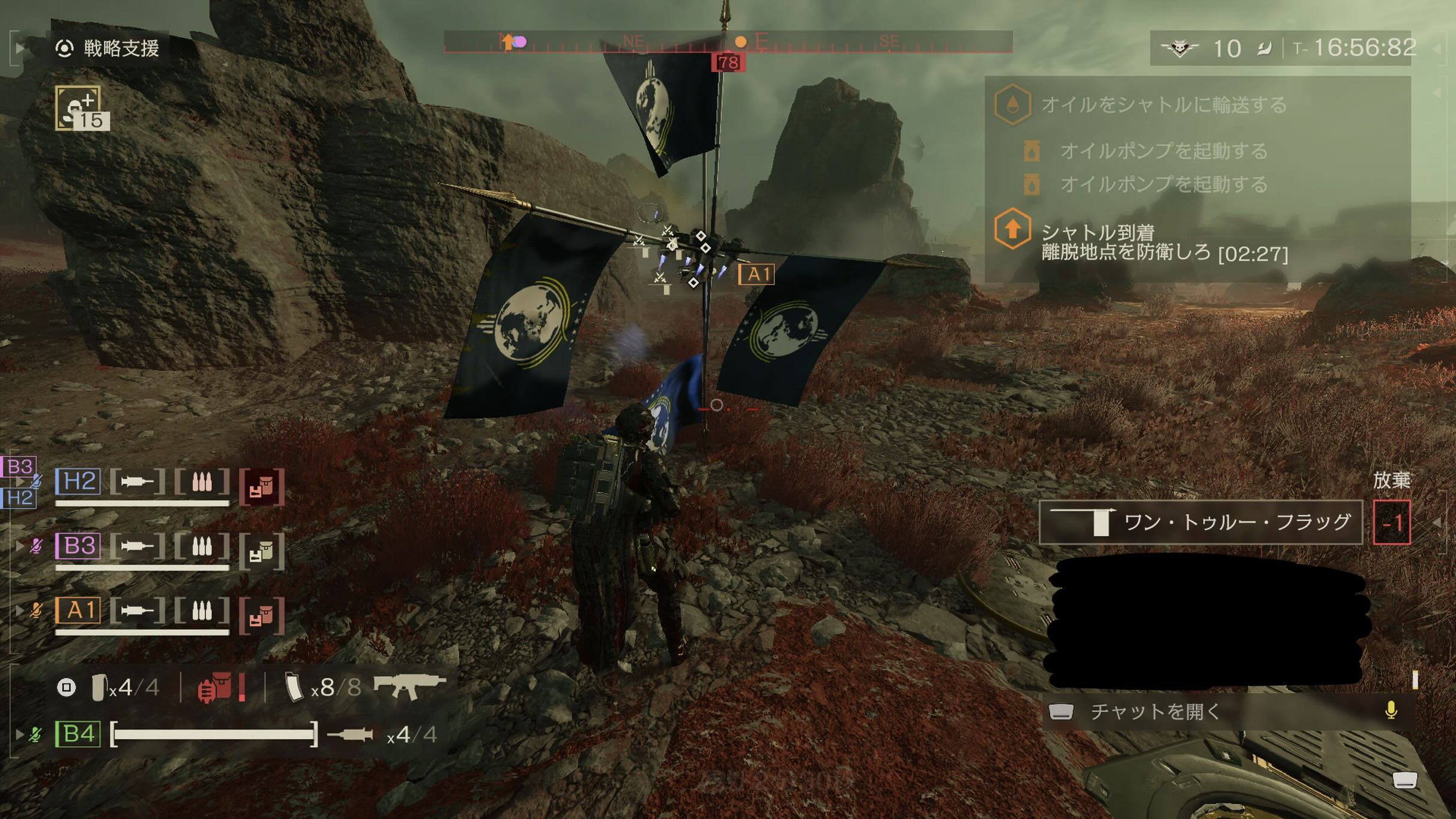Click your own B4 player tag
Image resolution: width=1456 pixels, height=819 pixels.
pyautogui.click(x=77, y=734)
